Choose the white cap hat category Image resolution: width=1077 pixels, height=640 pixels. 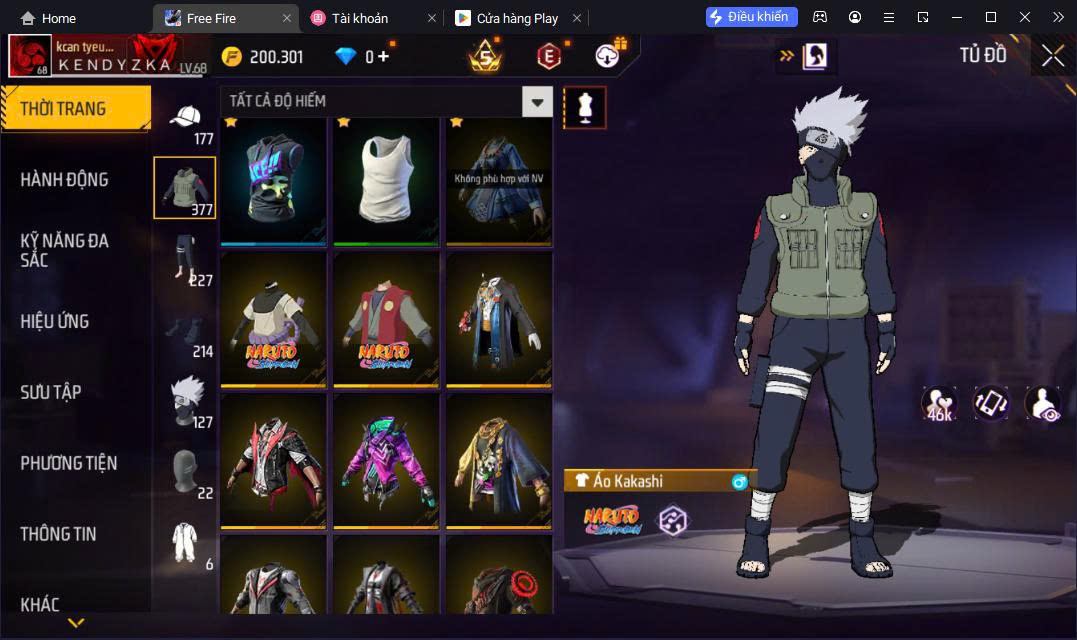[185, 122]
